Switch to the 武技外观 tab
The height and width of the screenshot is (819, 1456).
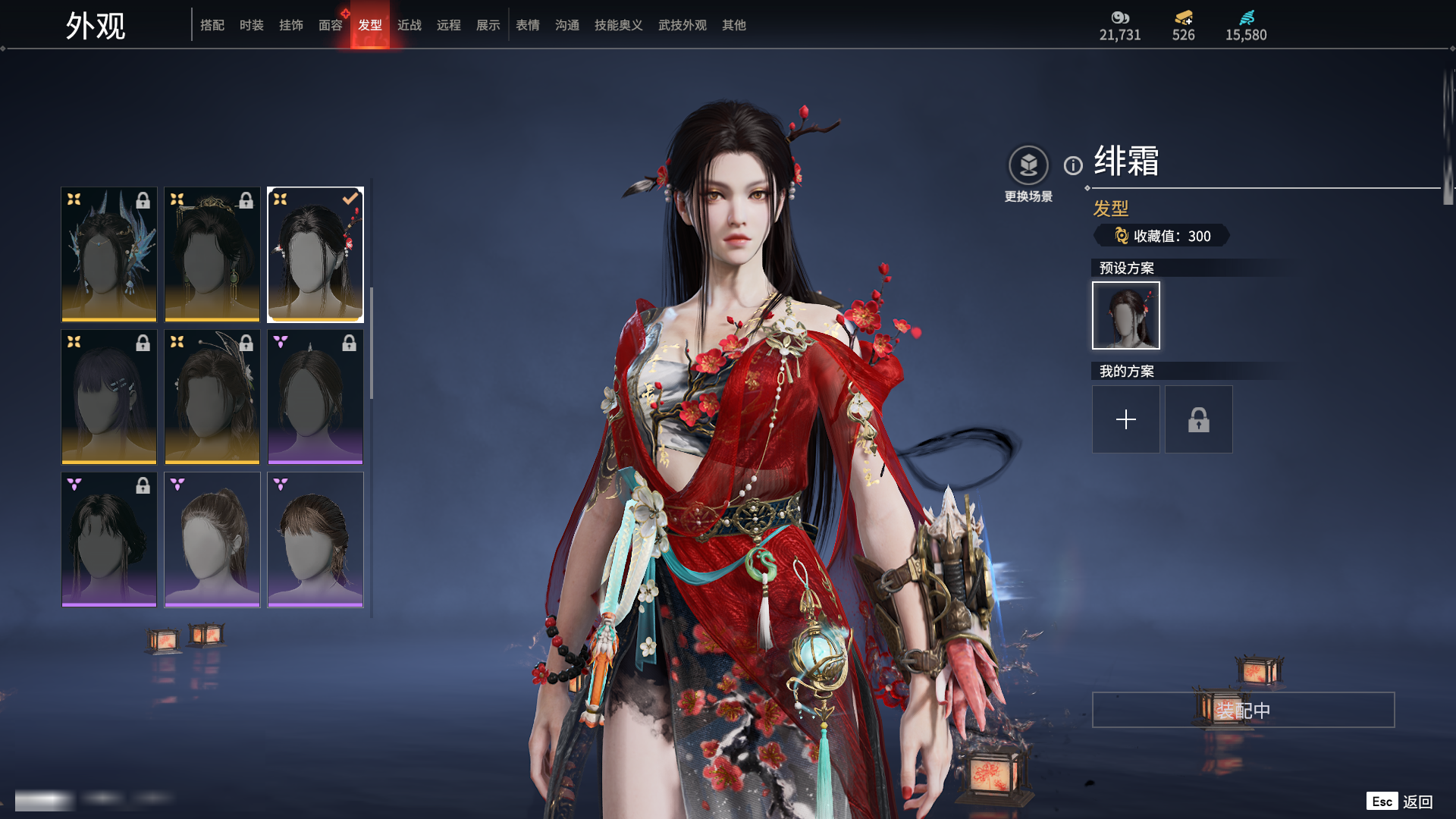click(682, 25)
